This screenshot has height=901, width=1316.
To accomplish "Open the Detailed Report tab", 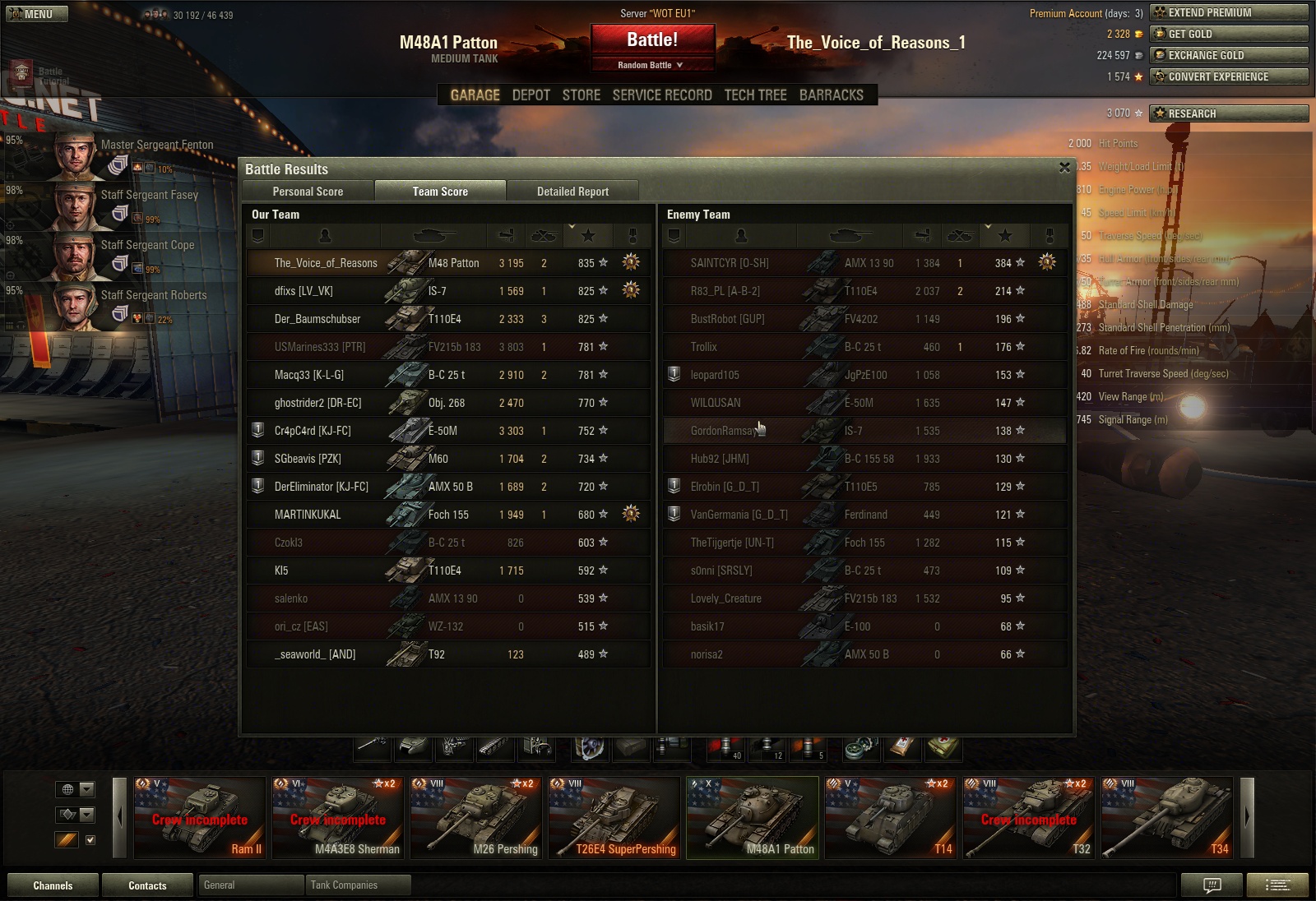I will tap(572, 192).
